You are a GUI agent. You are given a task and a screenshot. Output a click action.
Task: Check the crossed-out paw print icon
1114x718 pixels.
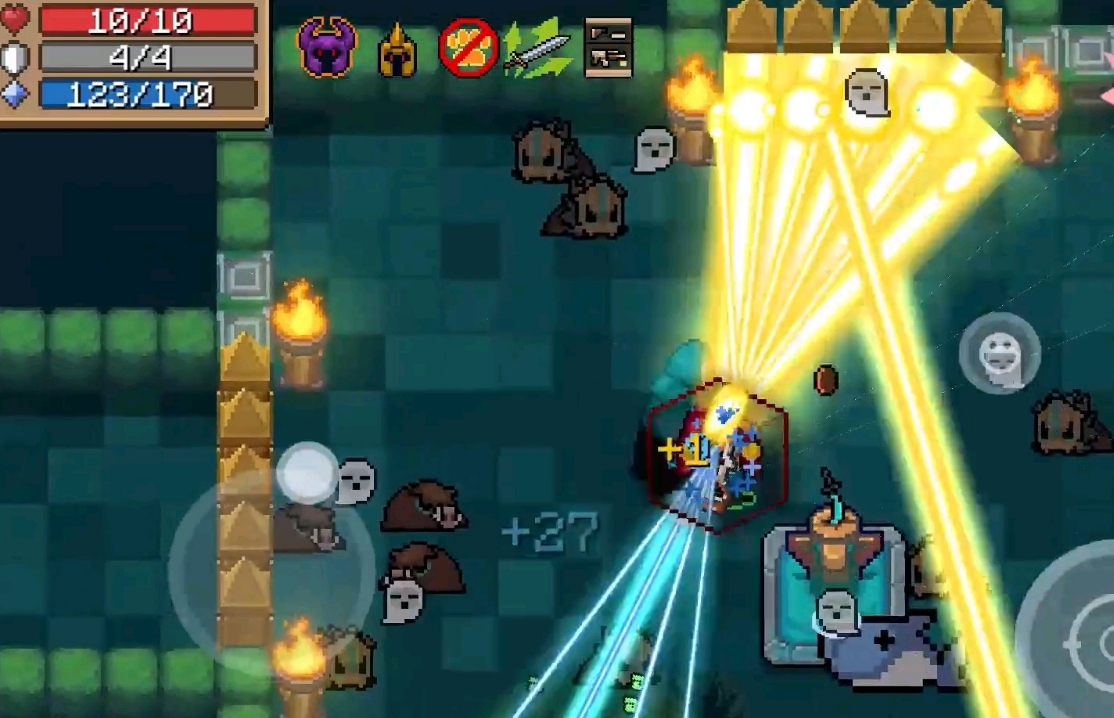pos(468,47)
